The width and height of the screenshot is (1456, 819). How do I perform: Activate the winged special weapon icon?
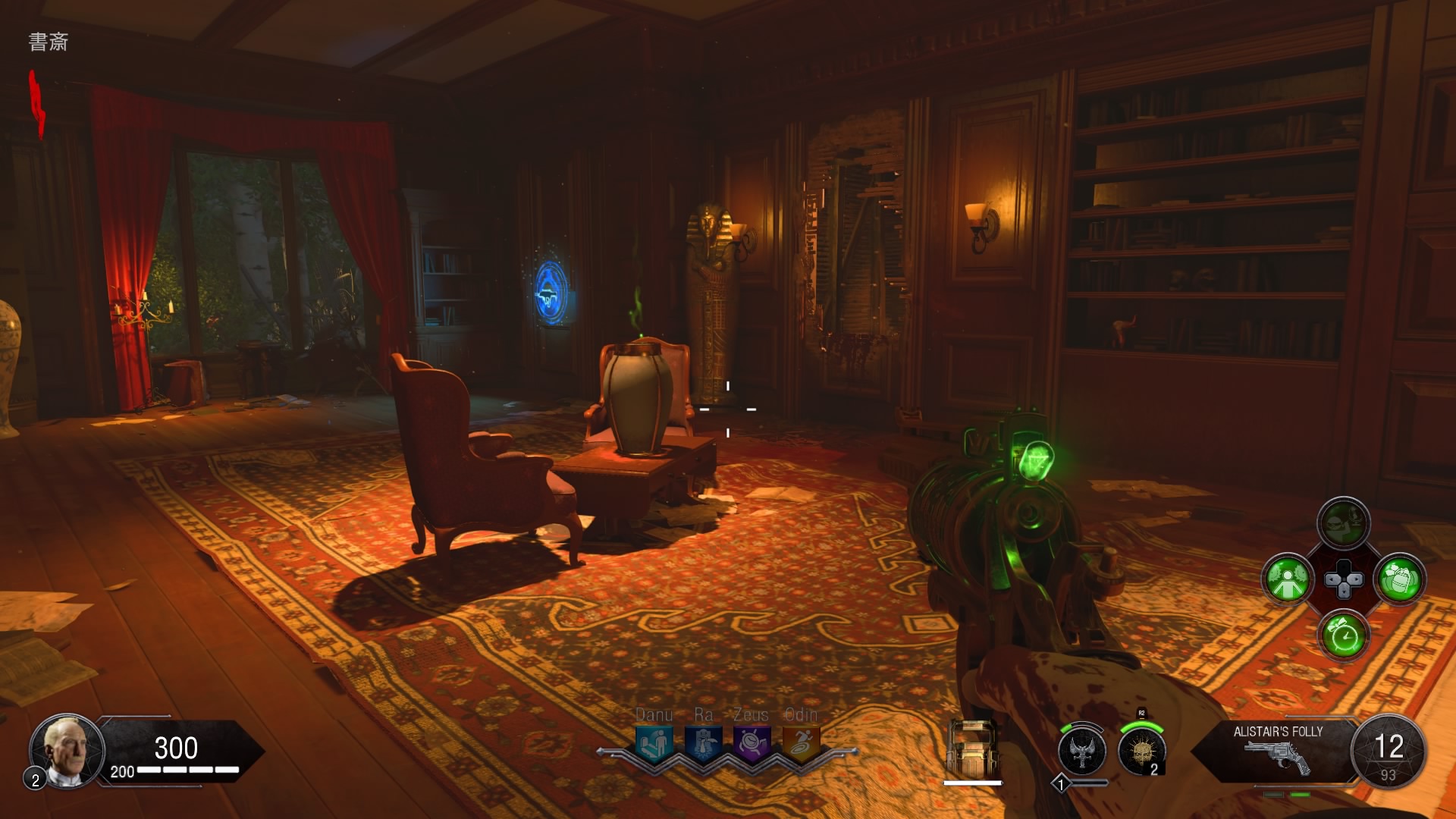pyautogui.click(x=1082, y=752)
